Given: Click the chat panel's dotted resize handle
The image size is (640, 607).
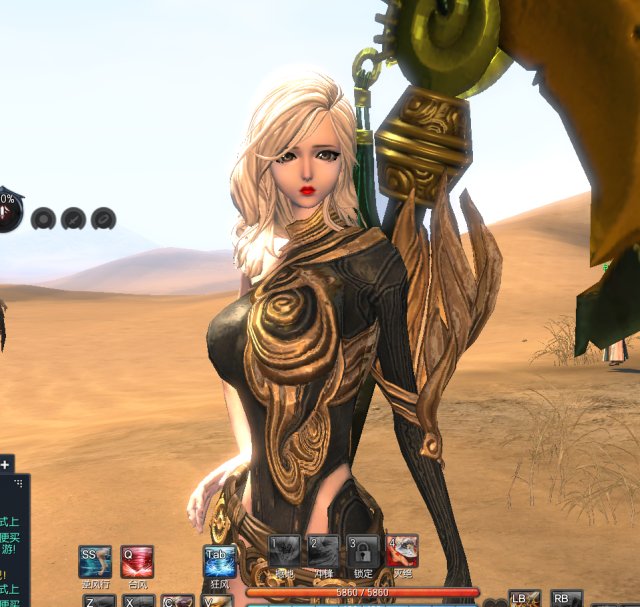Looking at the screenshot, I should 22,481.
